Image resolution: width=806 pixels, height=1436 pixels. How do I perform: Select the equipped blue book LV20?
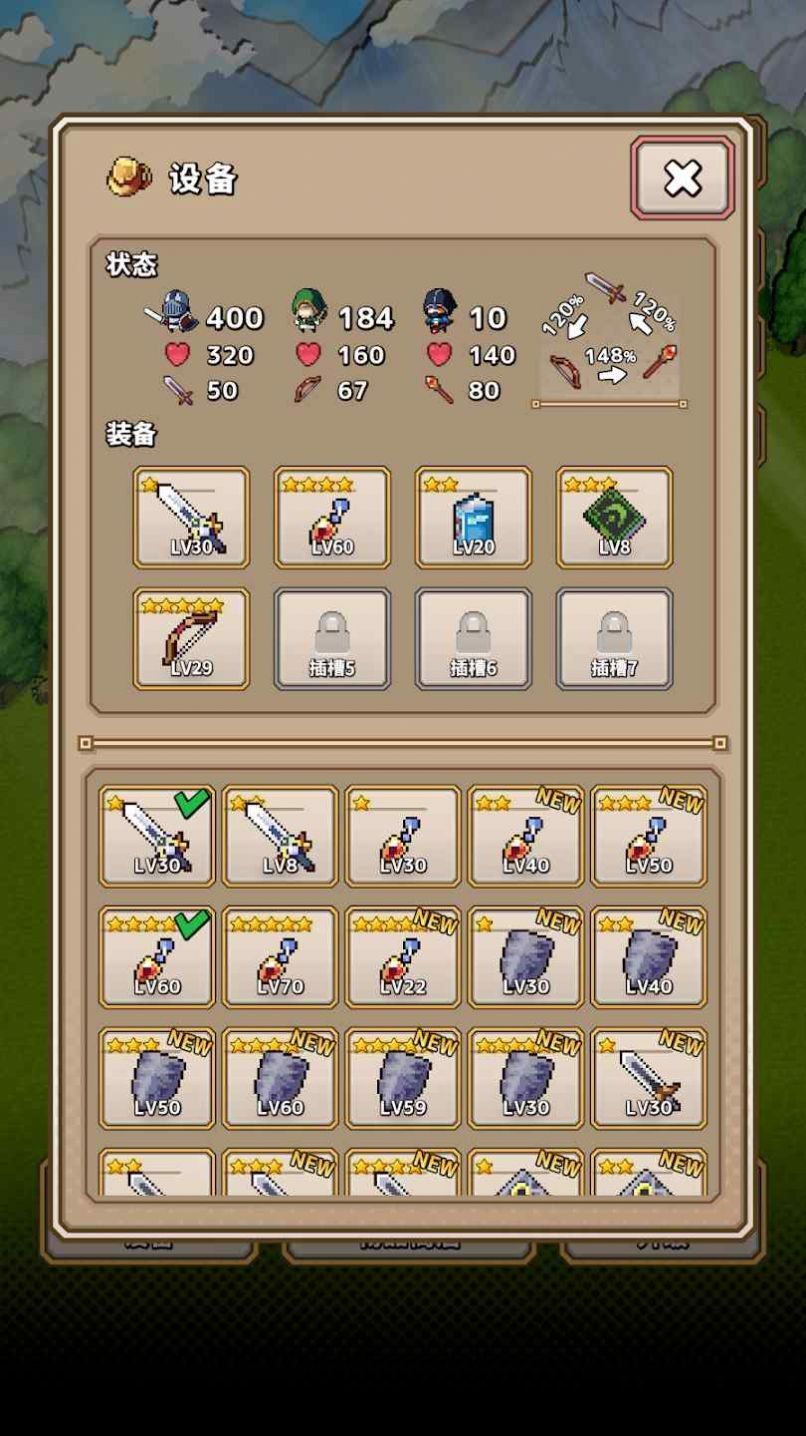pos(473,517)
